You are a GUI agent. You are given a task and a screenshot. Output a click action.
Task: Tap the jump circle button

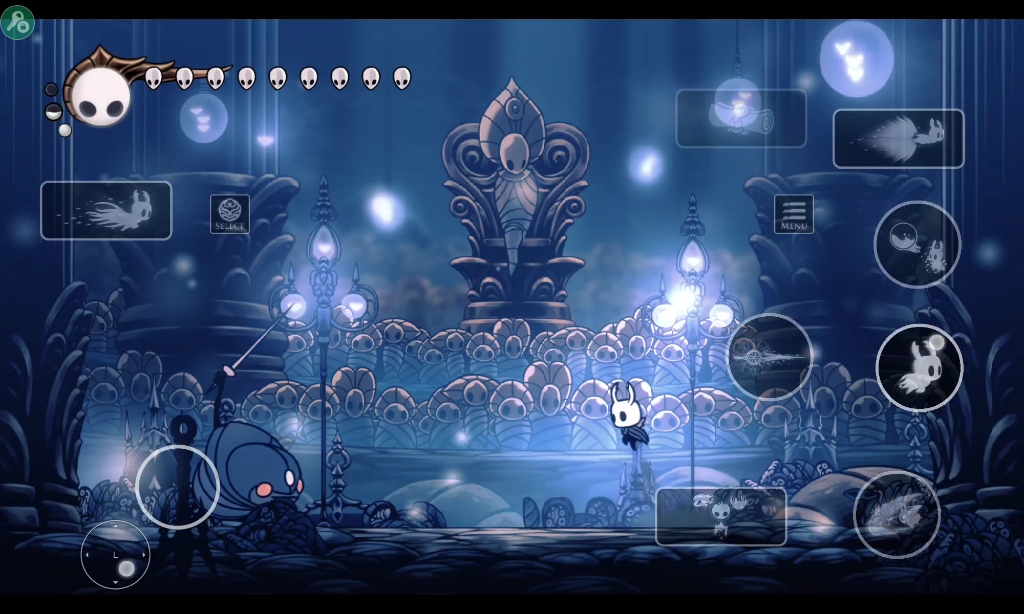coord(919,367)
